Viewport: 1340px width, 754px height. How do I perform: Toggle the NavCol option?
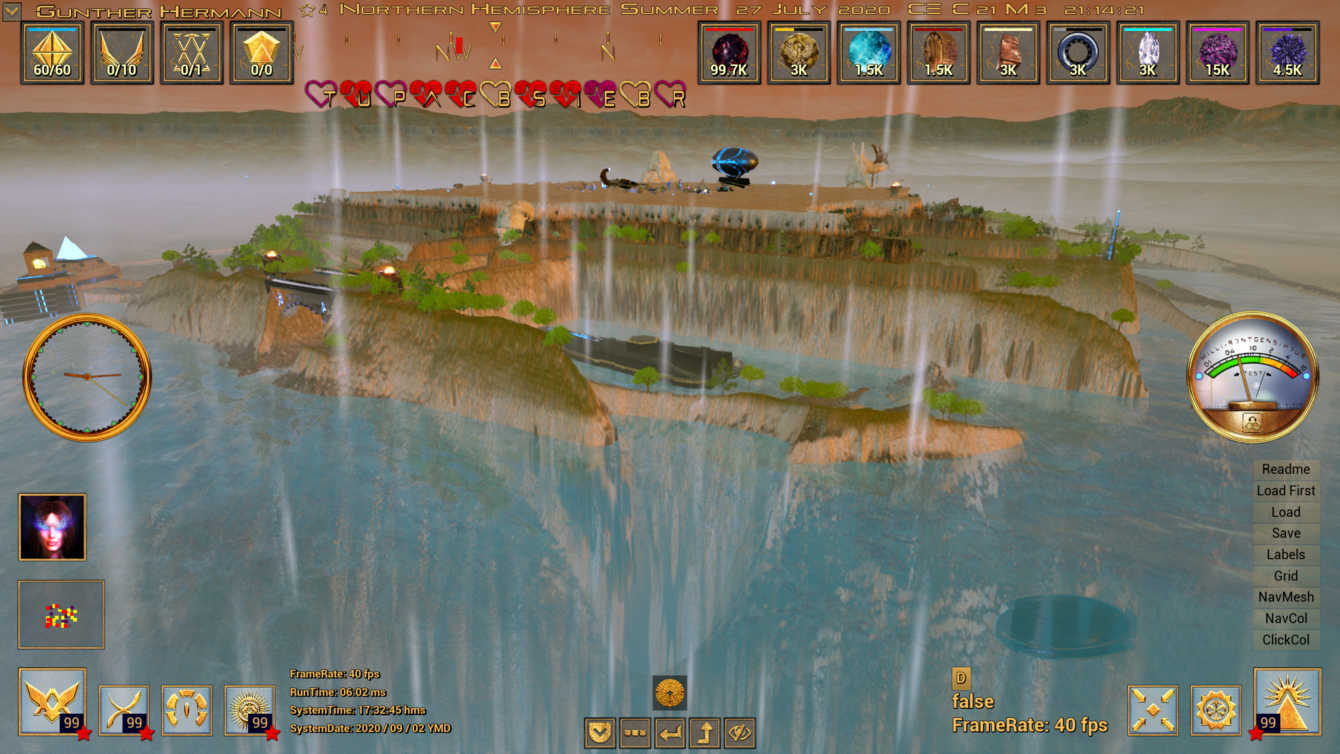click(x=1285, y=618)
